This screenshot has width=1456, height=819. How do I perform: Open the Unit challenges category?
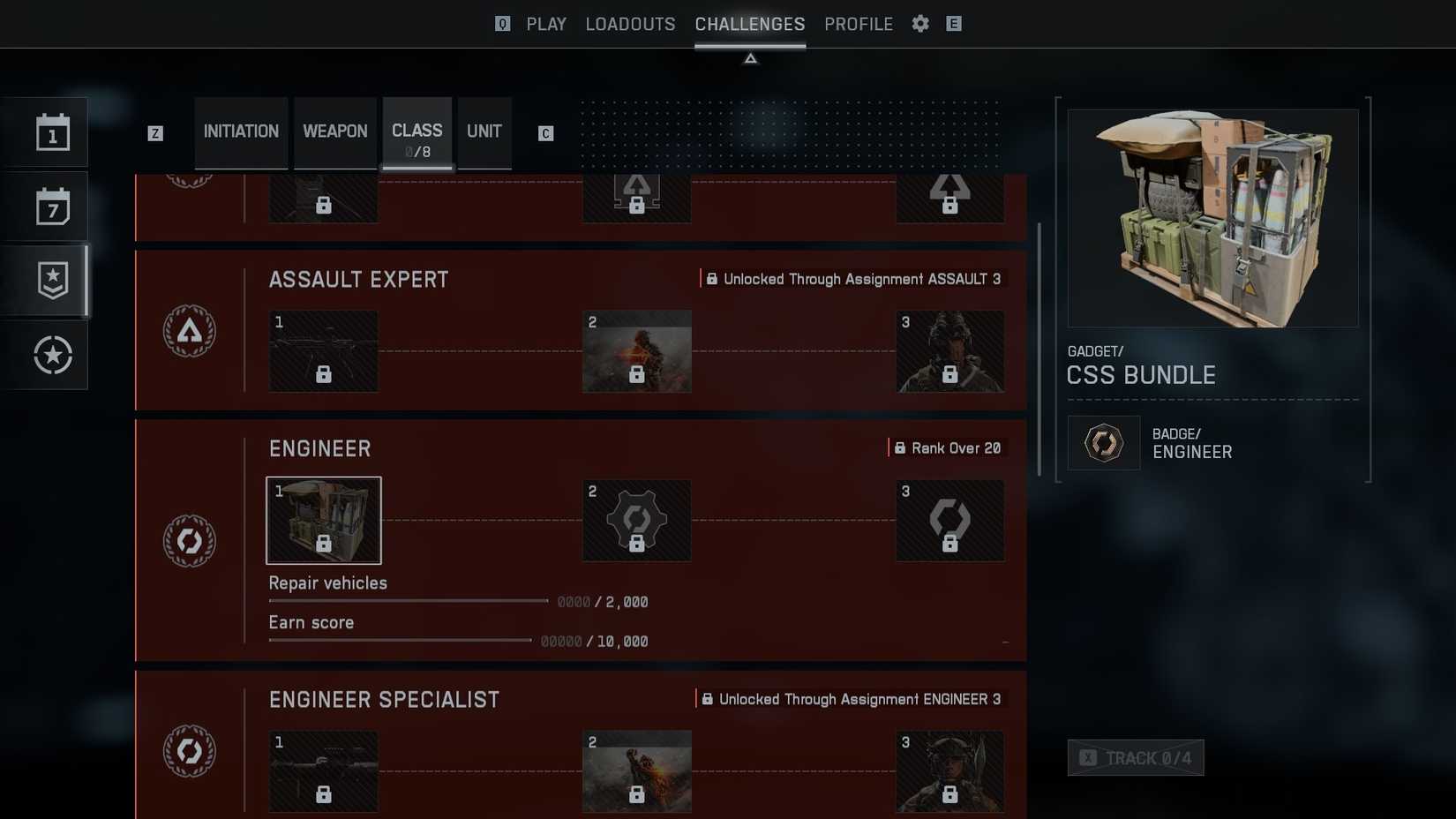click(x=484, y=131)
